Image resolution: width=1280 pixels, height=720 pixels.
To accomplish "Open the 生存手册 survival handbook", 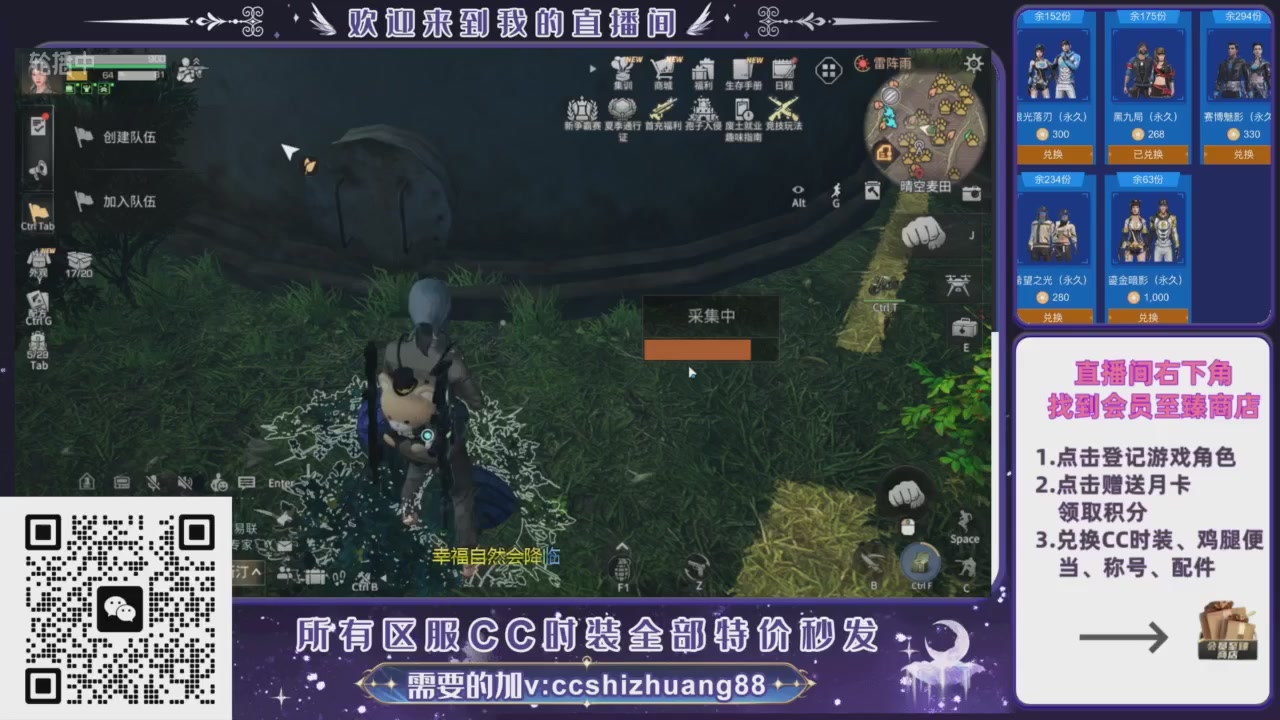I will click(743, 69).
